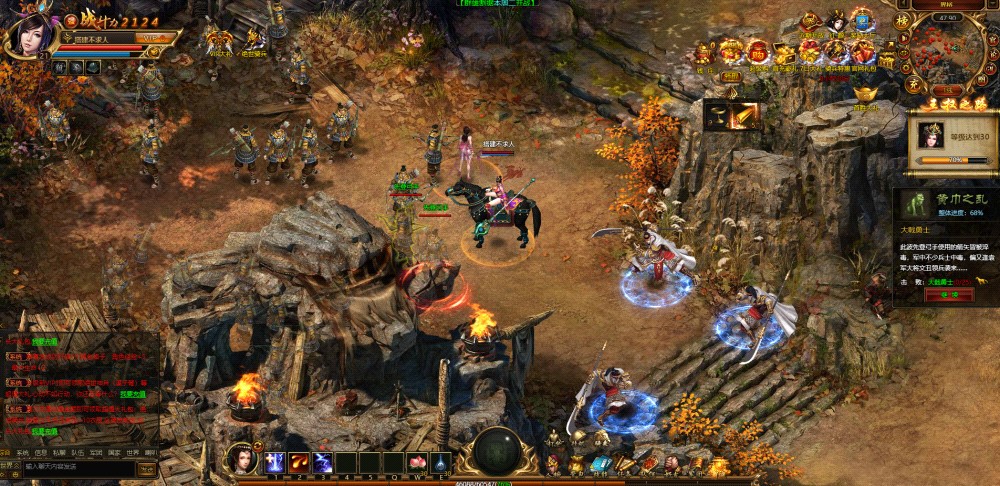Open the blue book skills menu icon
Screen dimensions: 1000x486
coord(600,464)
